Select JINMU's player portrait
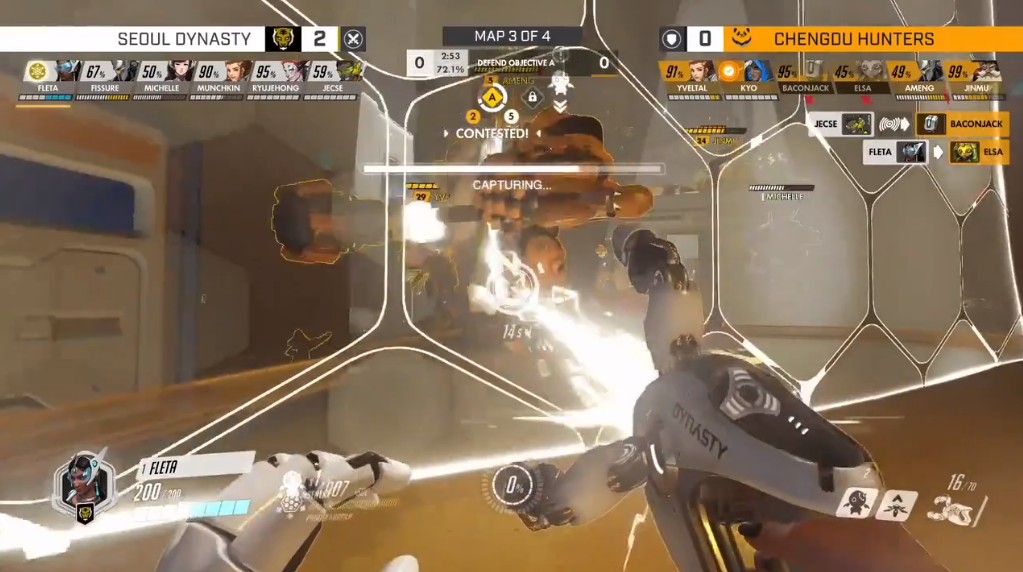The image size is (1023, 572). pos(986,72)
